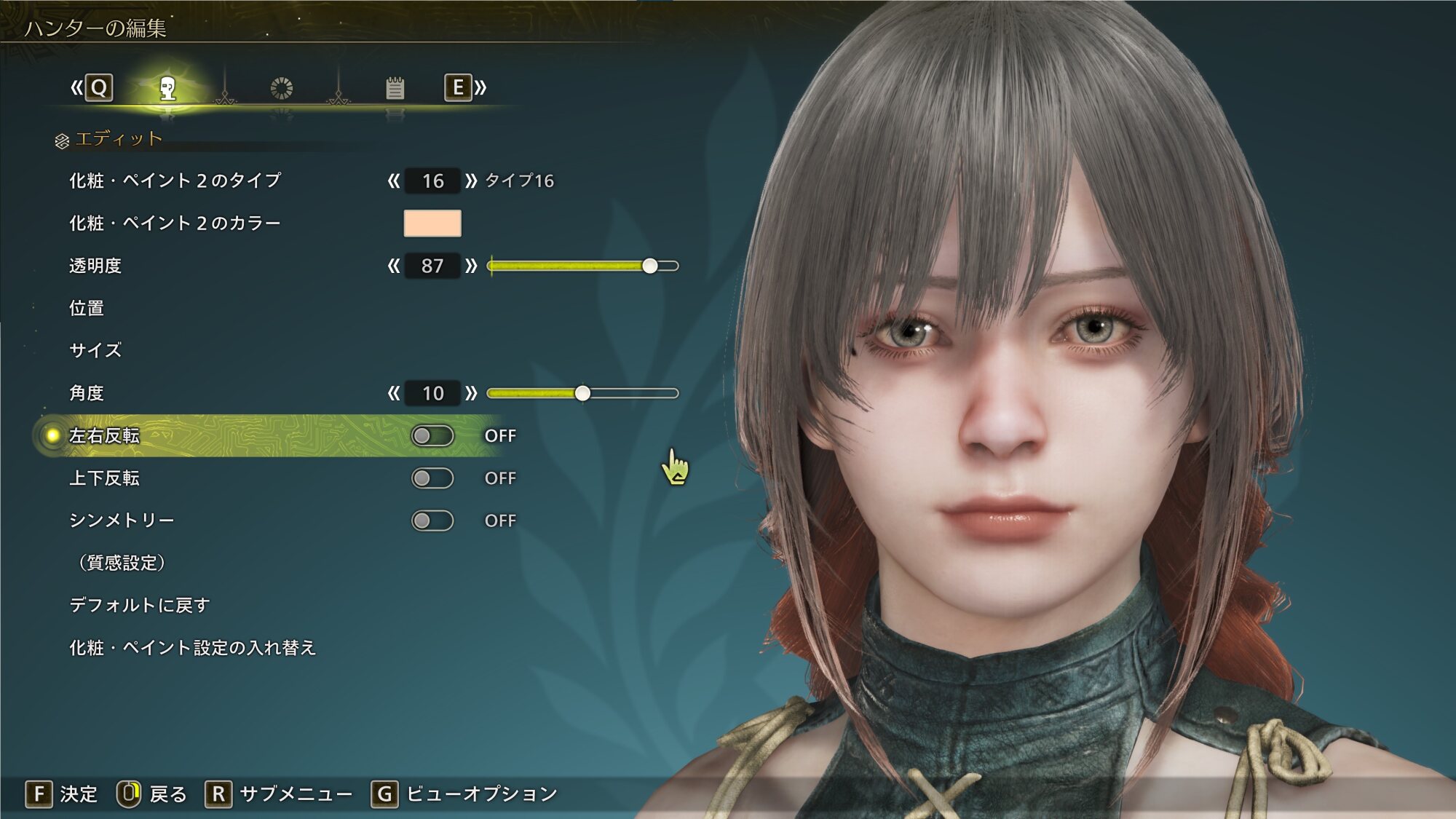Raise the 透明度 transparency value
The height and width of the screenshot is (819, 1456).
point(471,266)
